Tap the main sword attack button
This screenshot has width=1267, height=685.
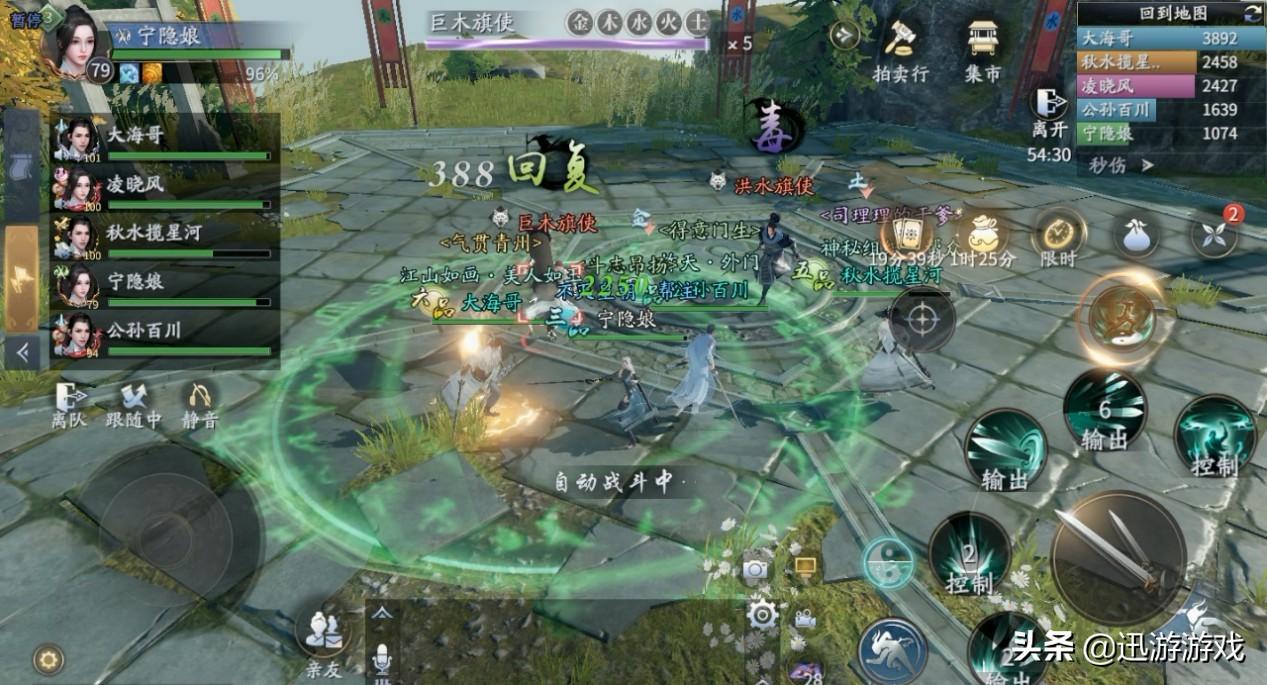pos(1118,556)
